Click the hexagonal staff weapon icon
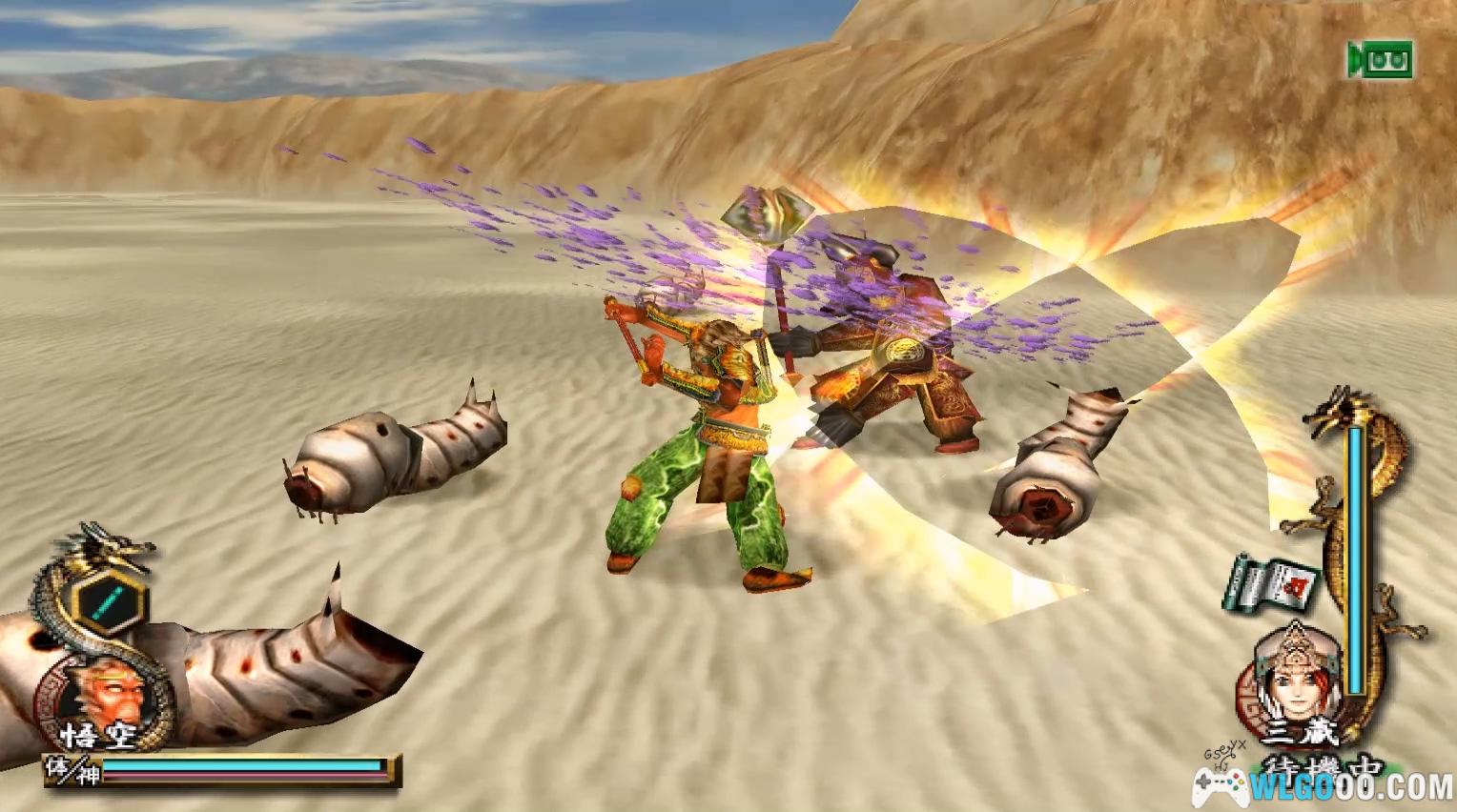 click(113, 602)
